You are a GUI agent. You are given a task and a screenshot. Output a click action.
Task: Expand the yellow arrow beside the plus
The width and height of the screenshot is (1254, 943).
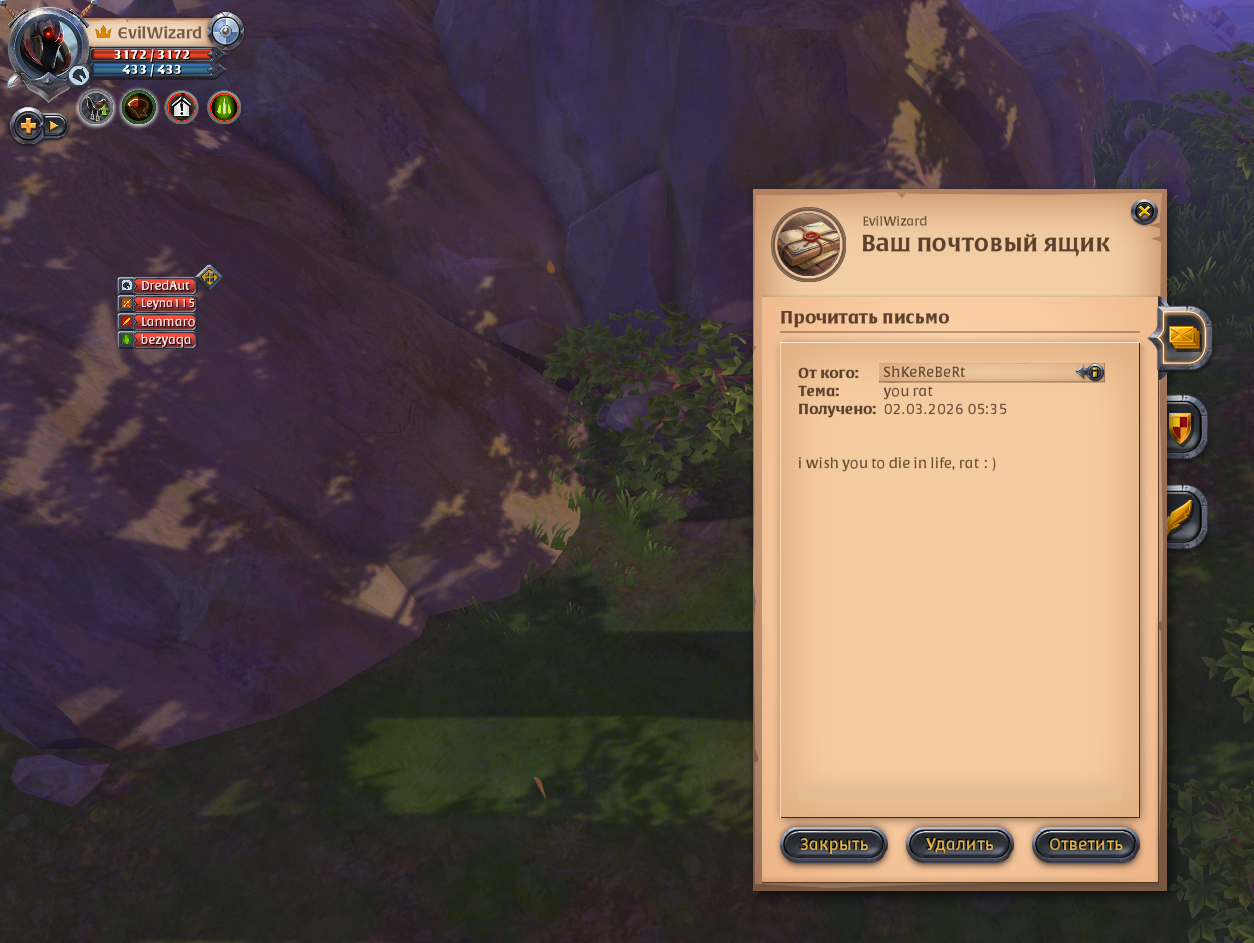tap(54, 126)
